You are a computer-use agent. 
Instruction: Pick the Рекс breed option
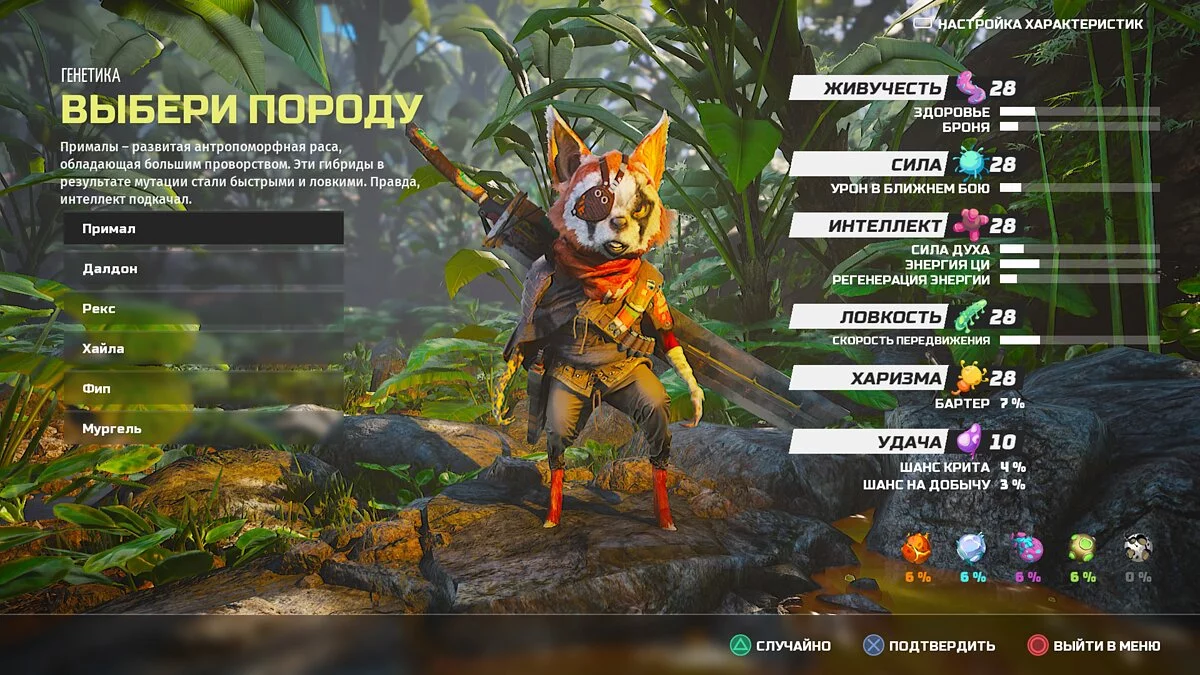(203, 309)
